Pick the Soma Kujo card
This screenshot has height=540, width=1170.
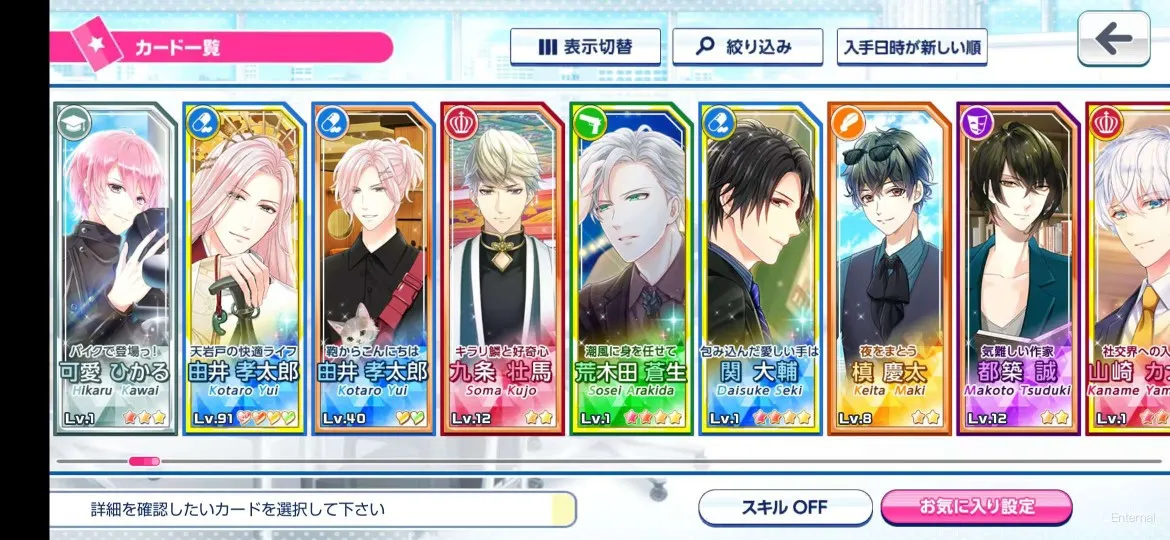pyautogui.click(x=501, y=270)
